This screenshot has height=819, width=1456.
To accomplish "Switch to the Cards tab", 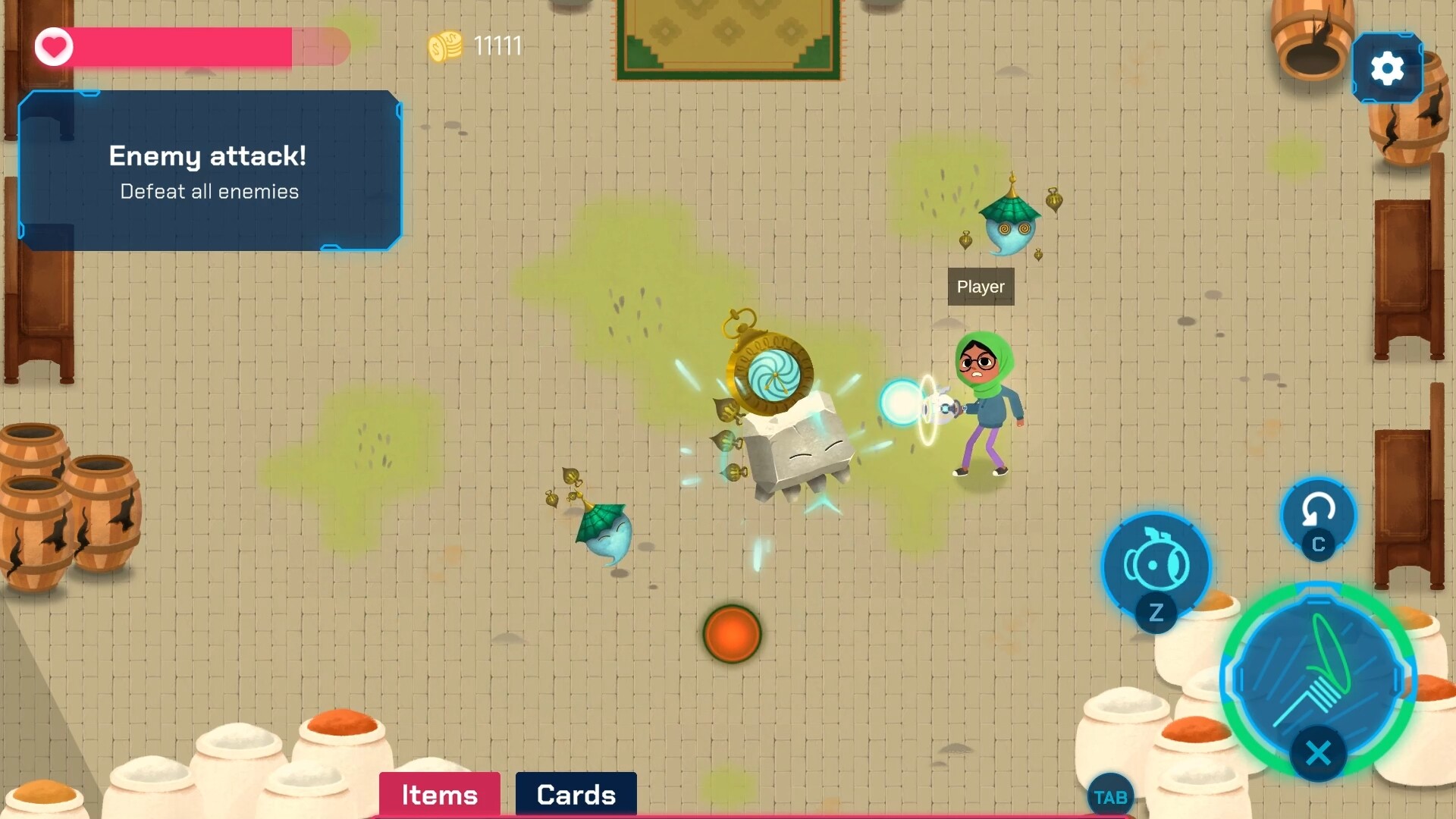I will 576,795.
